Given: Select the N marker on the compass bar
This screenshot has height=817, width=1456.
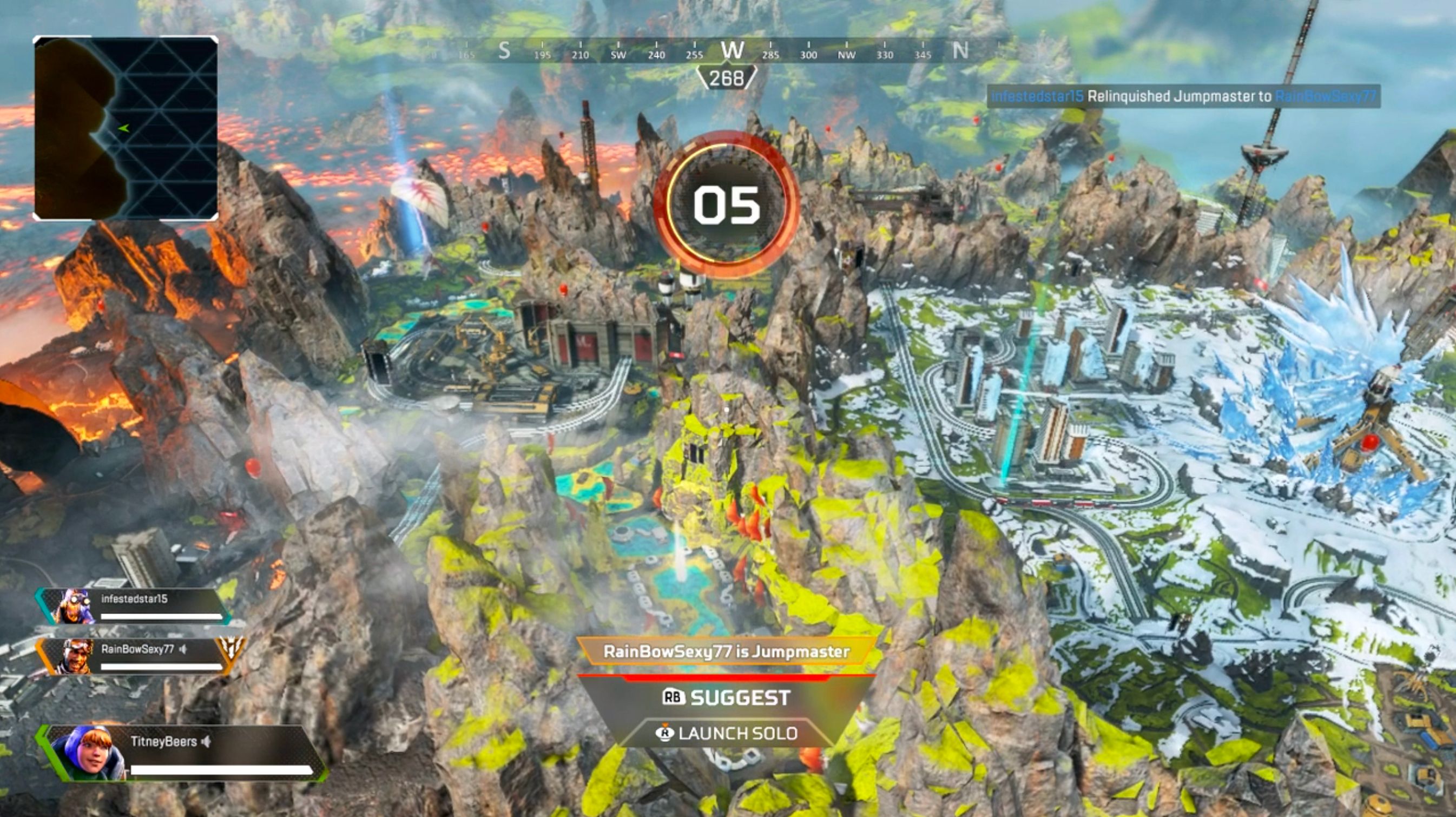Looking at the screenshot, I should tap(961, 49).
